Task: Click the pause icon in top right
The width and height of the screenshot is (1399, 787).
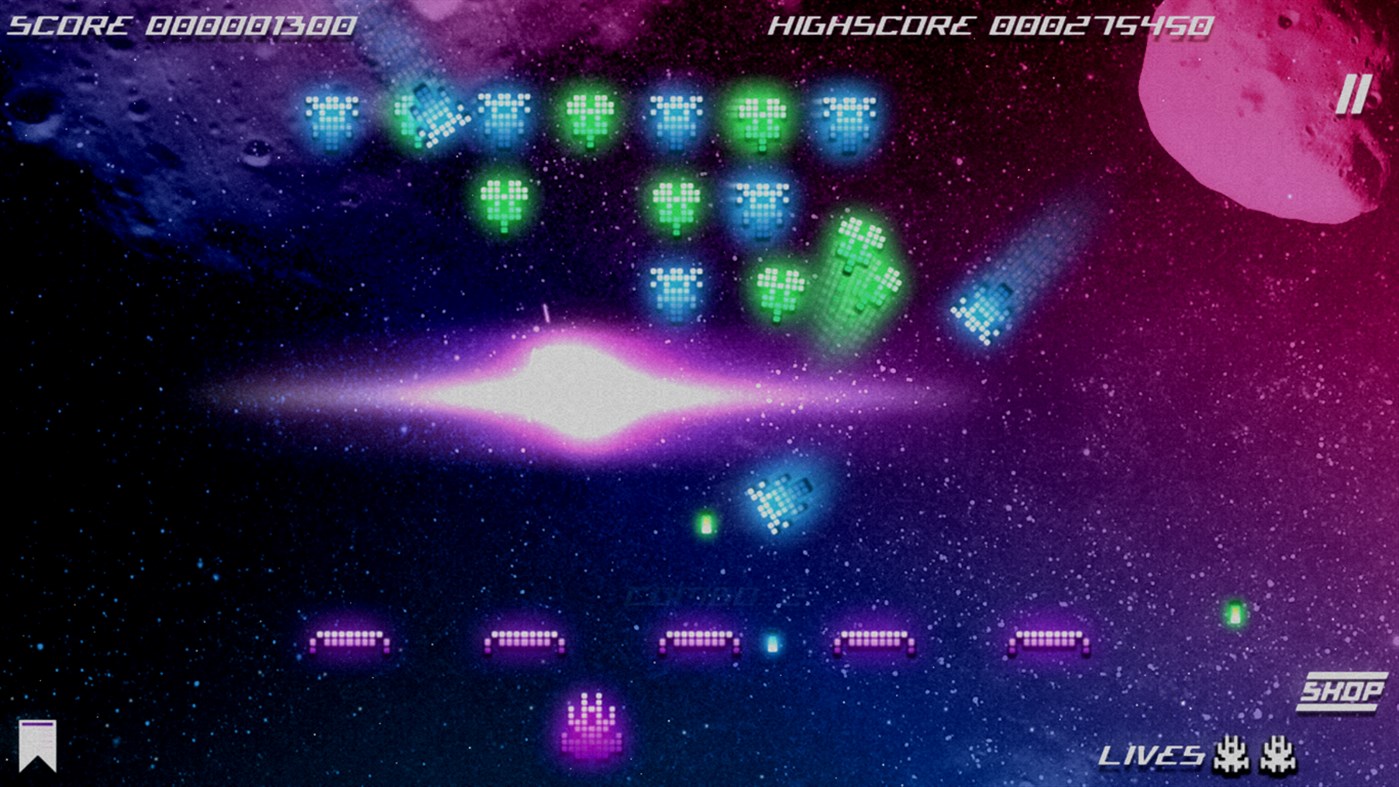Action: pyautogui.click(x=1355, y=93)
